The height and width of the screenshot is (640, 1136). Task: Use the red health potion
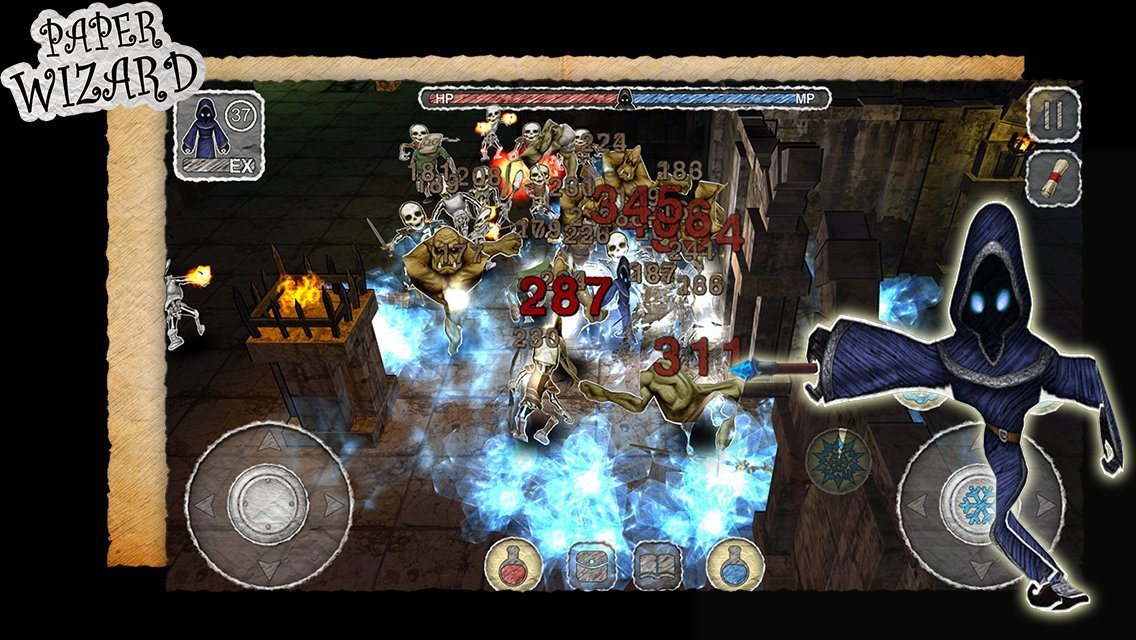[x=512, y=566]
